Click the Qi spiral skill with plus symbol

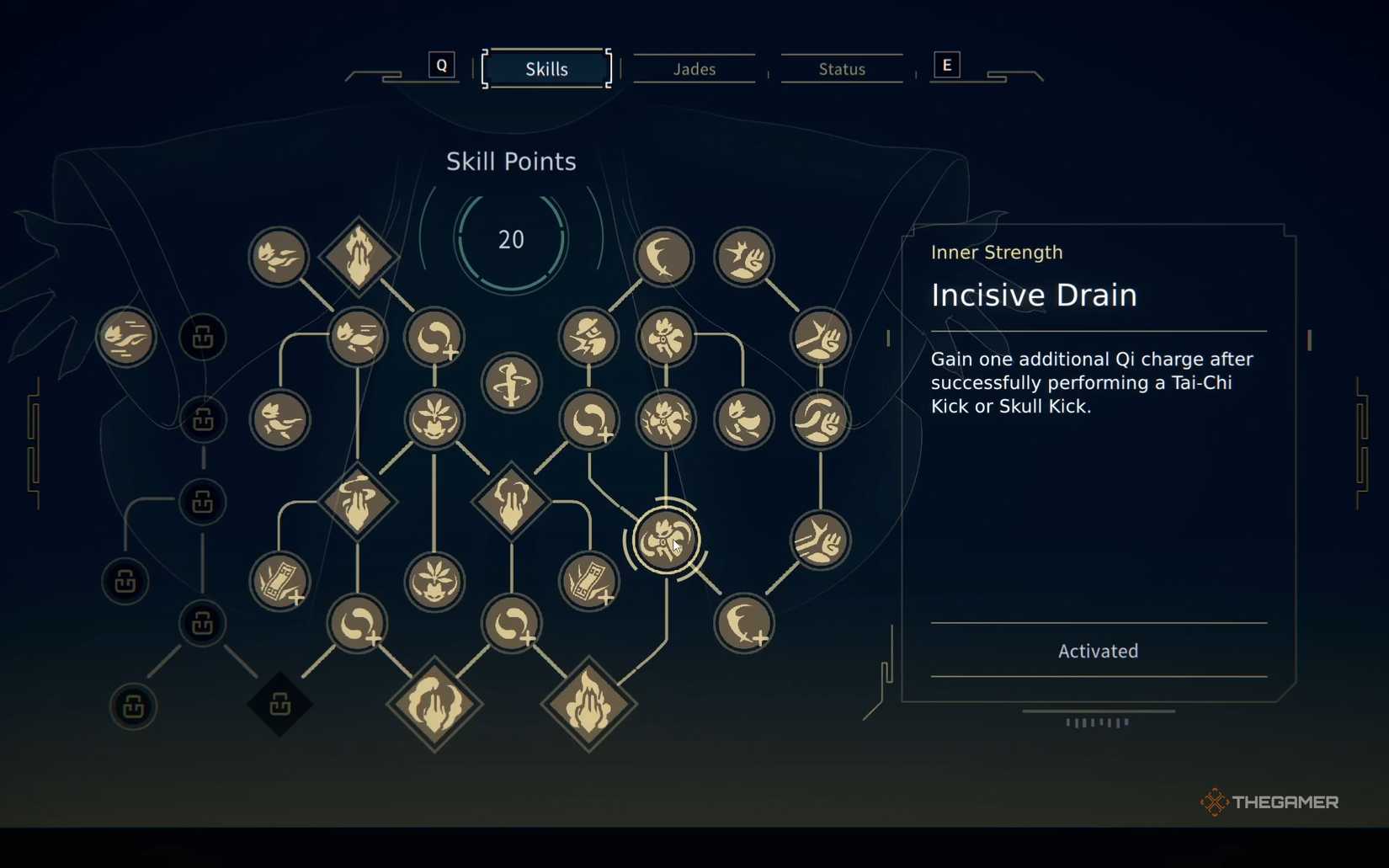434,337
